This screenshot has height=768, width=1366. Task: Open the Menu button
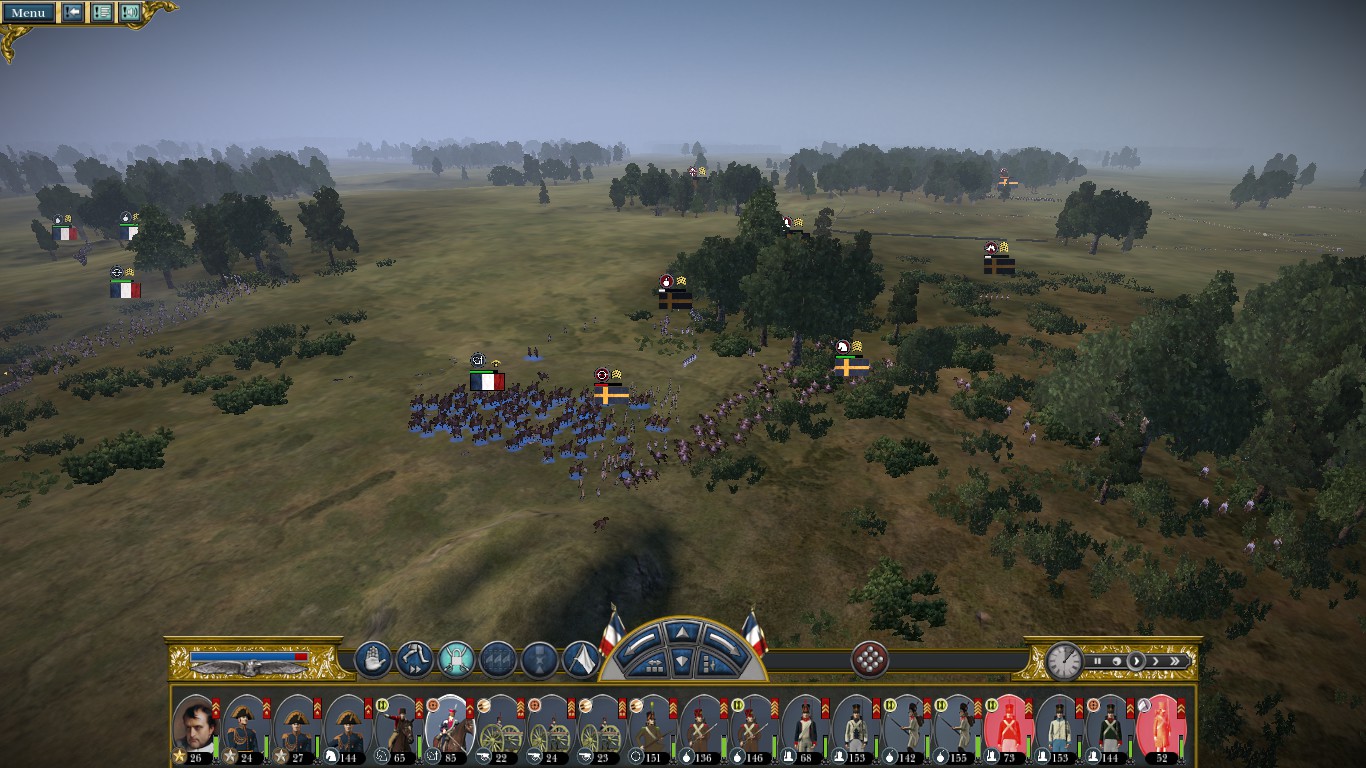(x=28, y=13)
